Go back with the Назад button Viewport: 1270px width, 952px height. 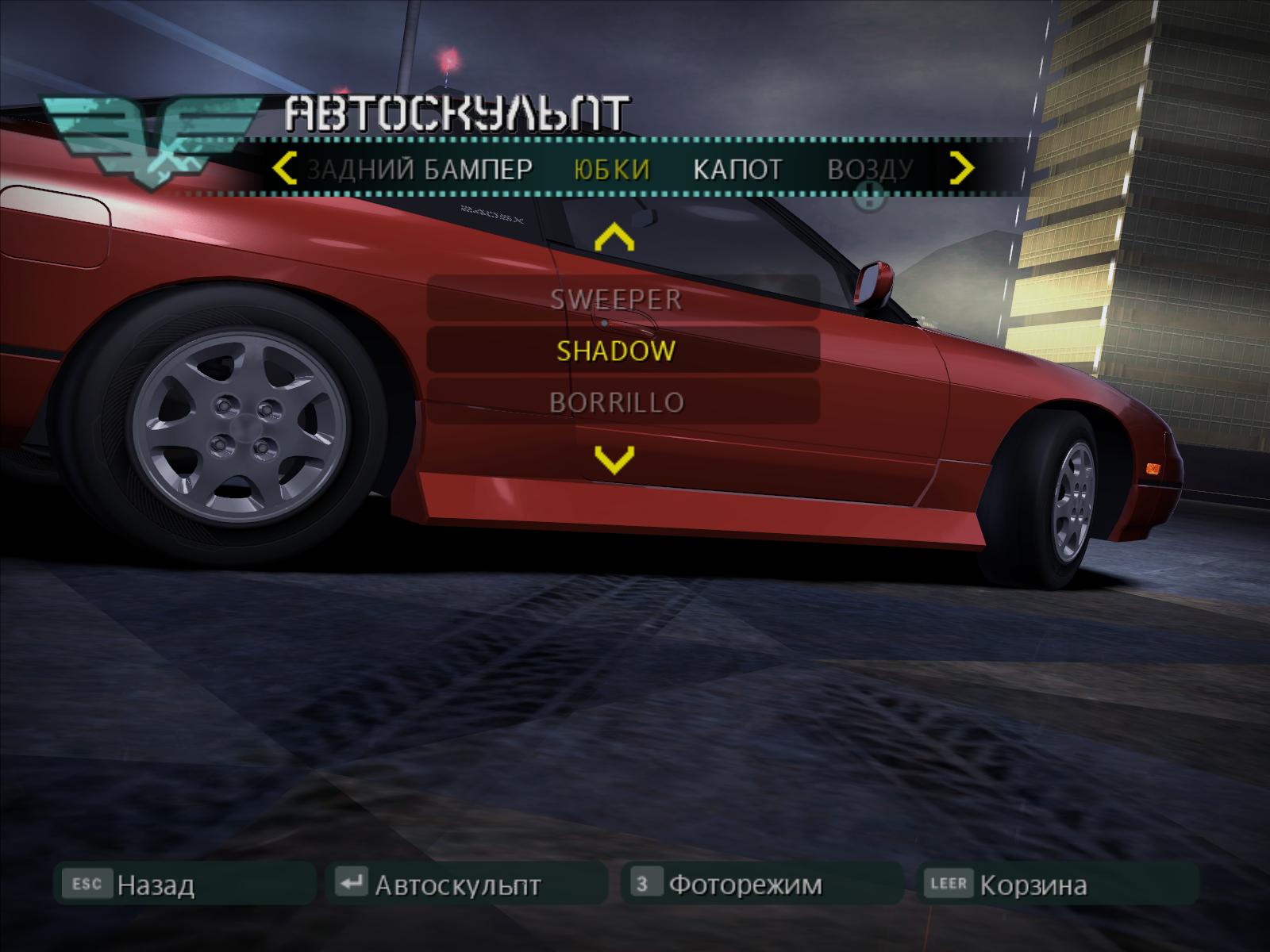coord(184,884)
